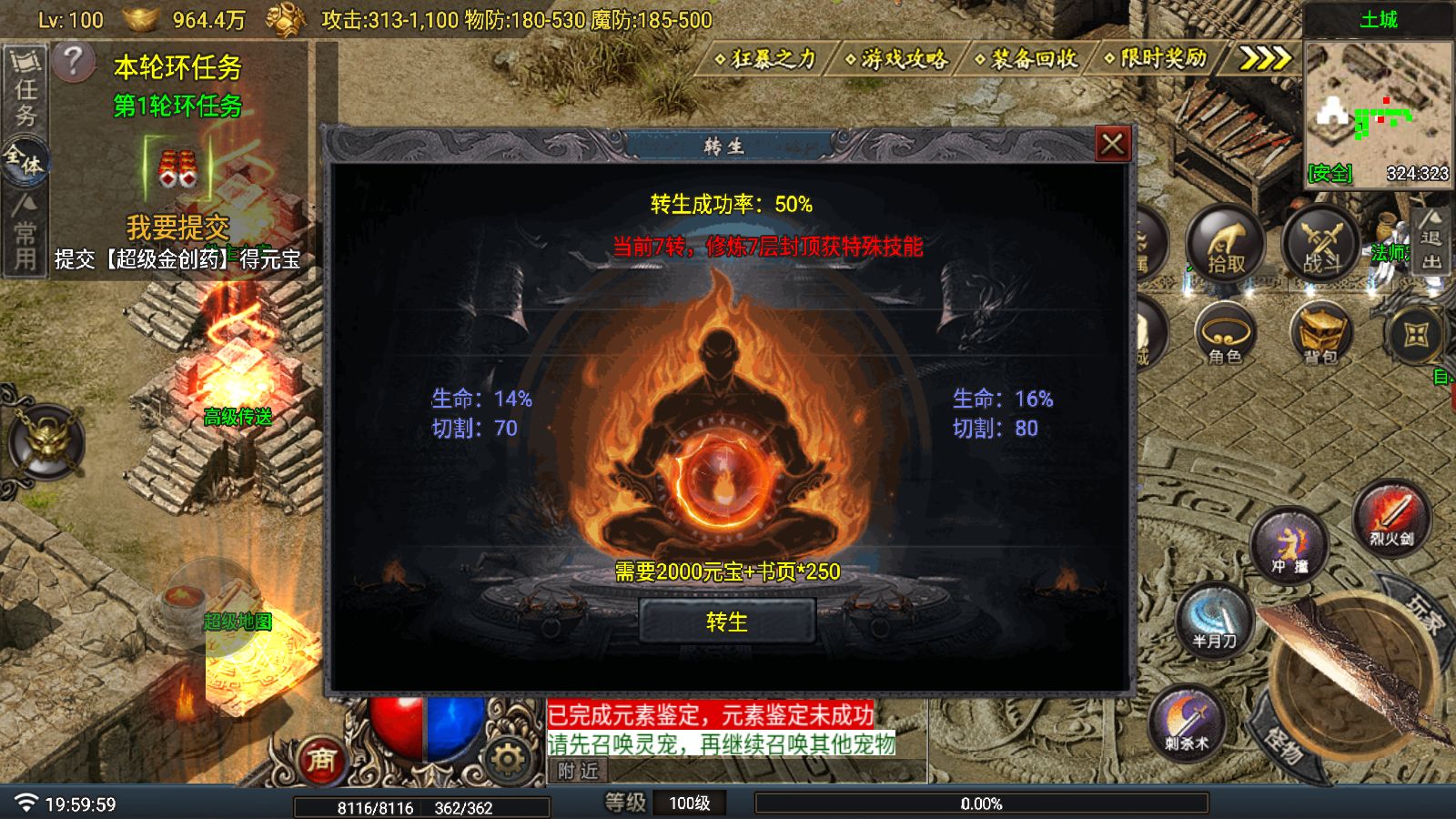Open the 角色 character panel icon
This screenshot has height=819, width=1456.
(1228, 339)
